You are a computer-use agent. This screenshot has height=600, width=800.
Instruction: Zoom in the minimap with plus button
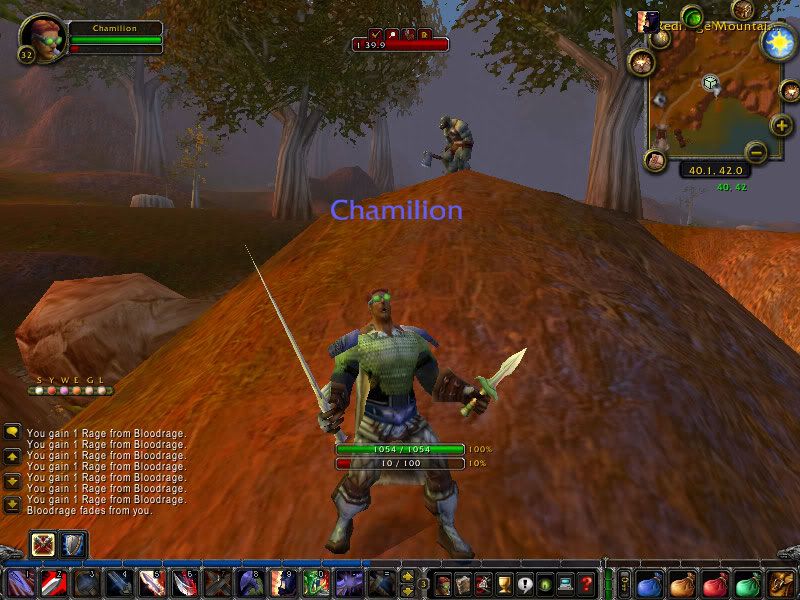781,125
